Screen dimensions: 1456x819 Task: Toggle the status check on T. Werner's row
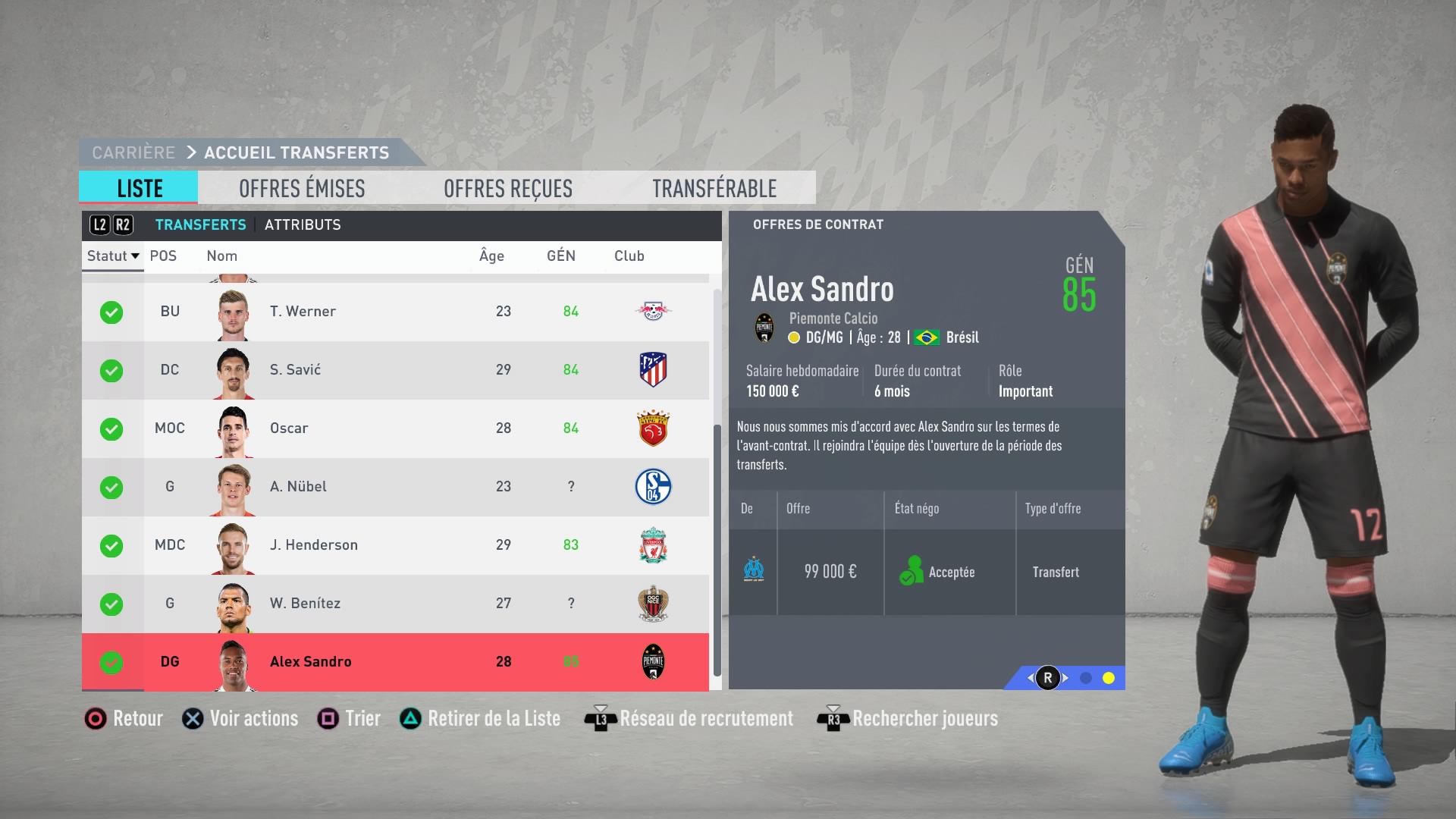pos(111,312)
